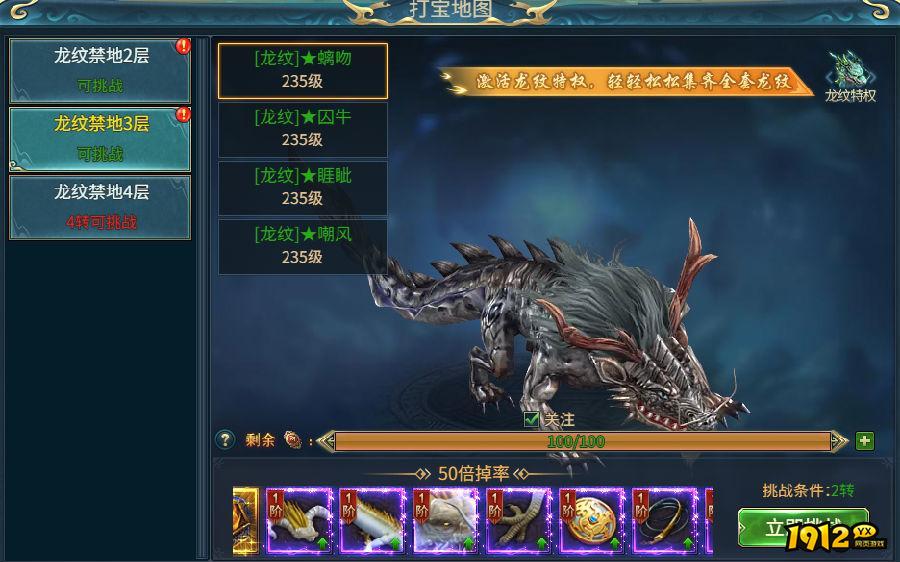Viewport: 900px width, 562px height.
Task: View the black coiled ring drop item
Action: [x=664, y=520]
